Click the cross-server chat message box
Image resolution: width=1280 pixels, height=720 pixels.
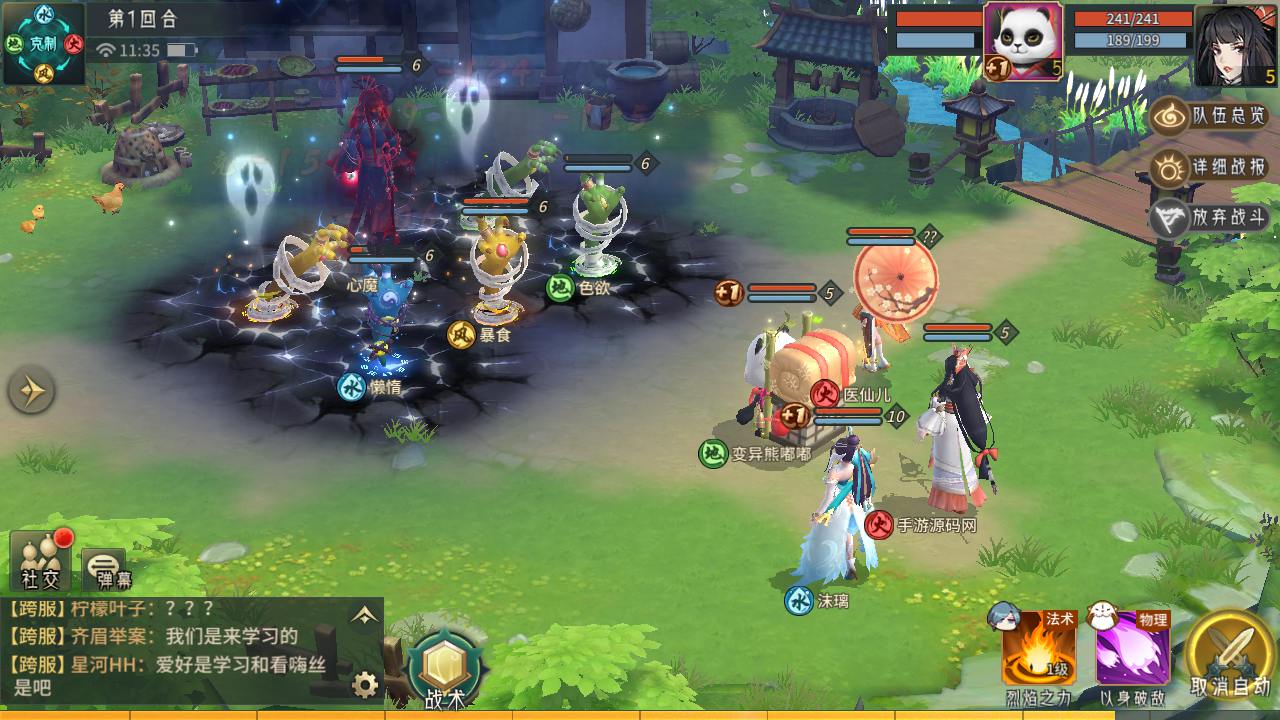(x=175, y=649)
